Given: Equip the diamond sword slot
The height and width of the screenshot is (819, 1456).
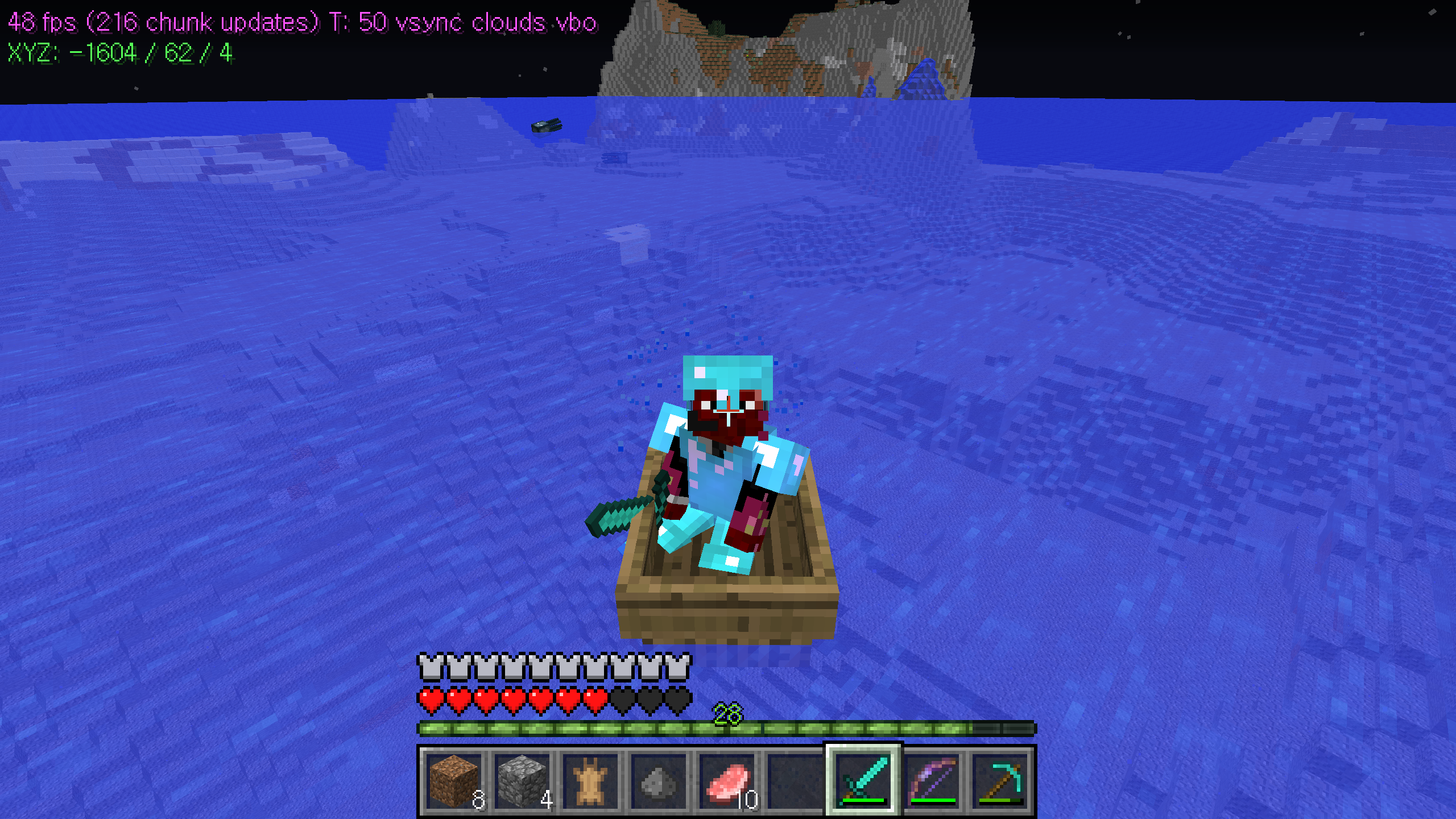Looking at the screenshot, I should (863, 781).
